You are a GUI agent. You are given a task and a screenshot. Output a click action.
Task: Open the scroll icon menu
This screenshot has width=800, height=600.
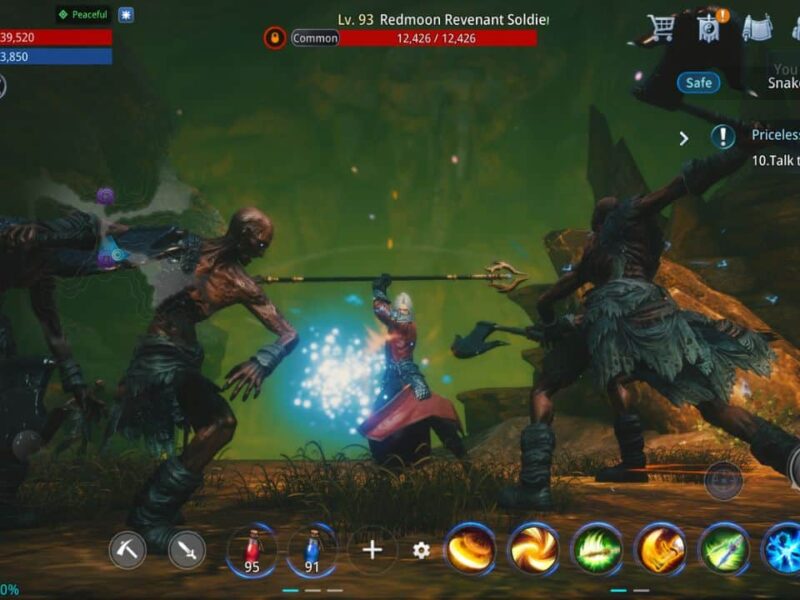click(757, 28)
